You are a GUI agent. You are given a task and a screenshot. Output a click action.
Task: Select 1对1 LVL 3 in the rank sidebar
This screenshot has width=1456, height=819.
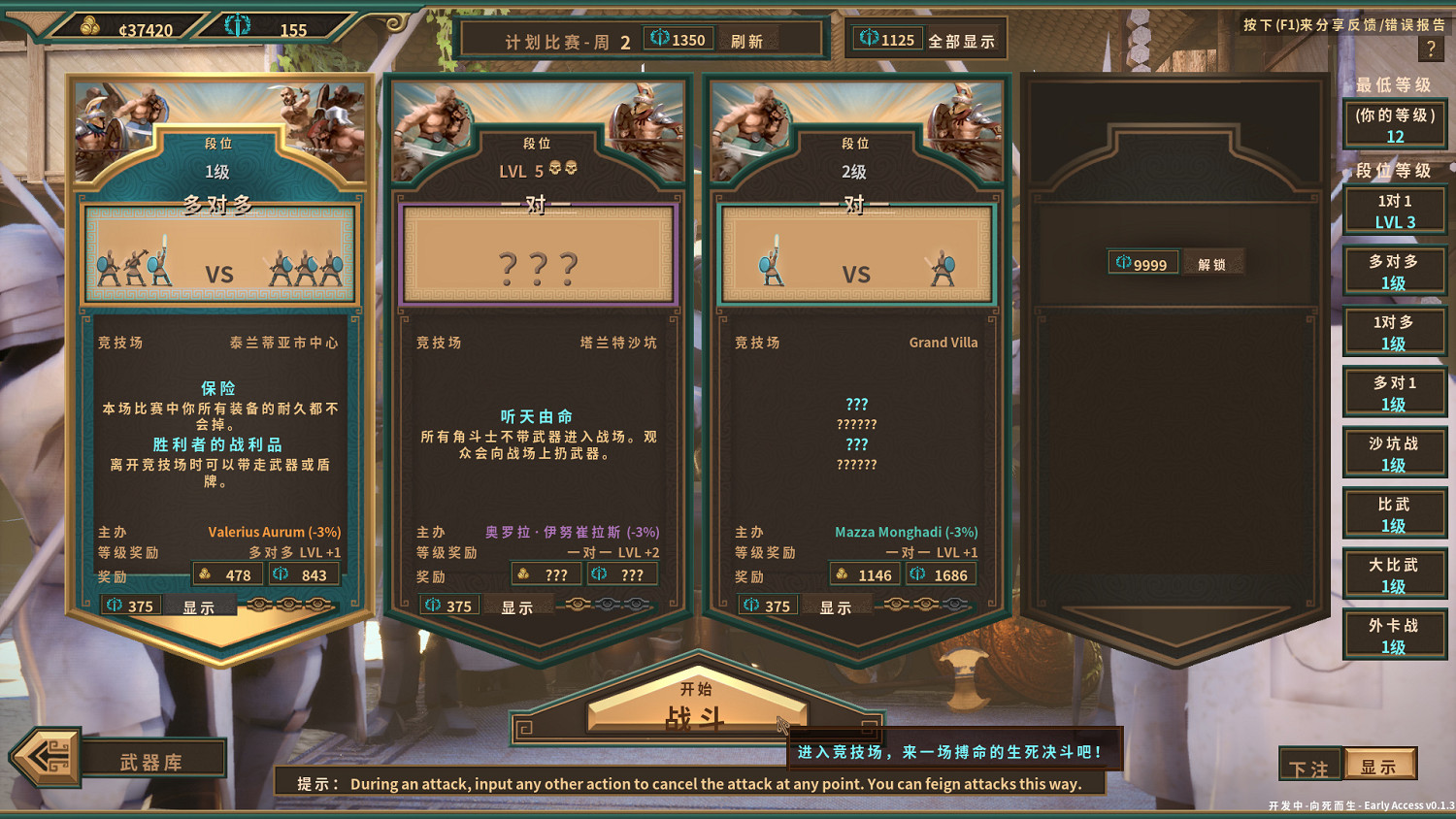click(1394, 211)
